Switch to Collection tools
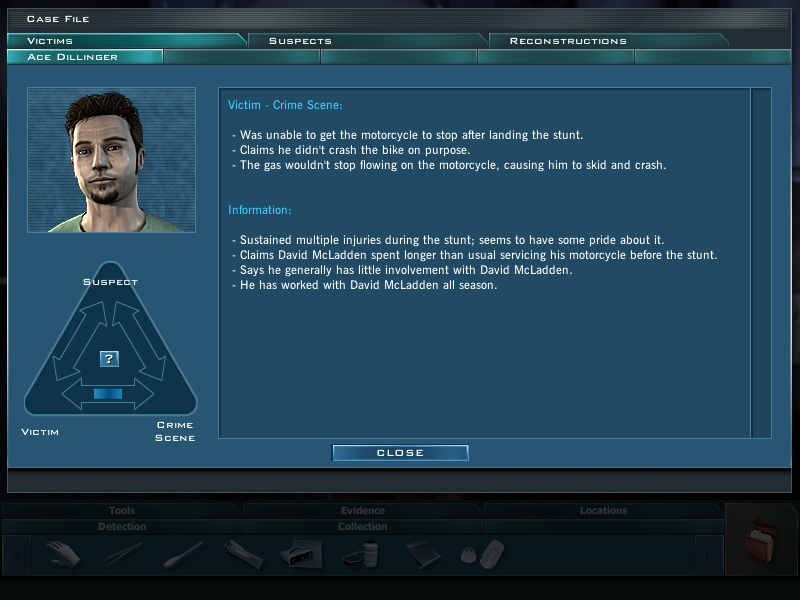The width and height of the screenshot is (800, 600). coord(362,526)
